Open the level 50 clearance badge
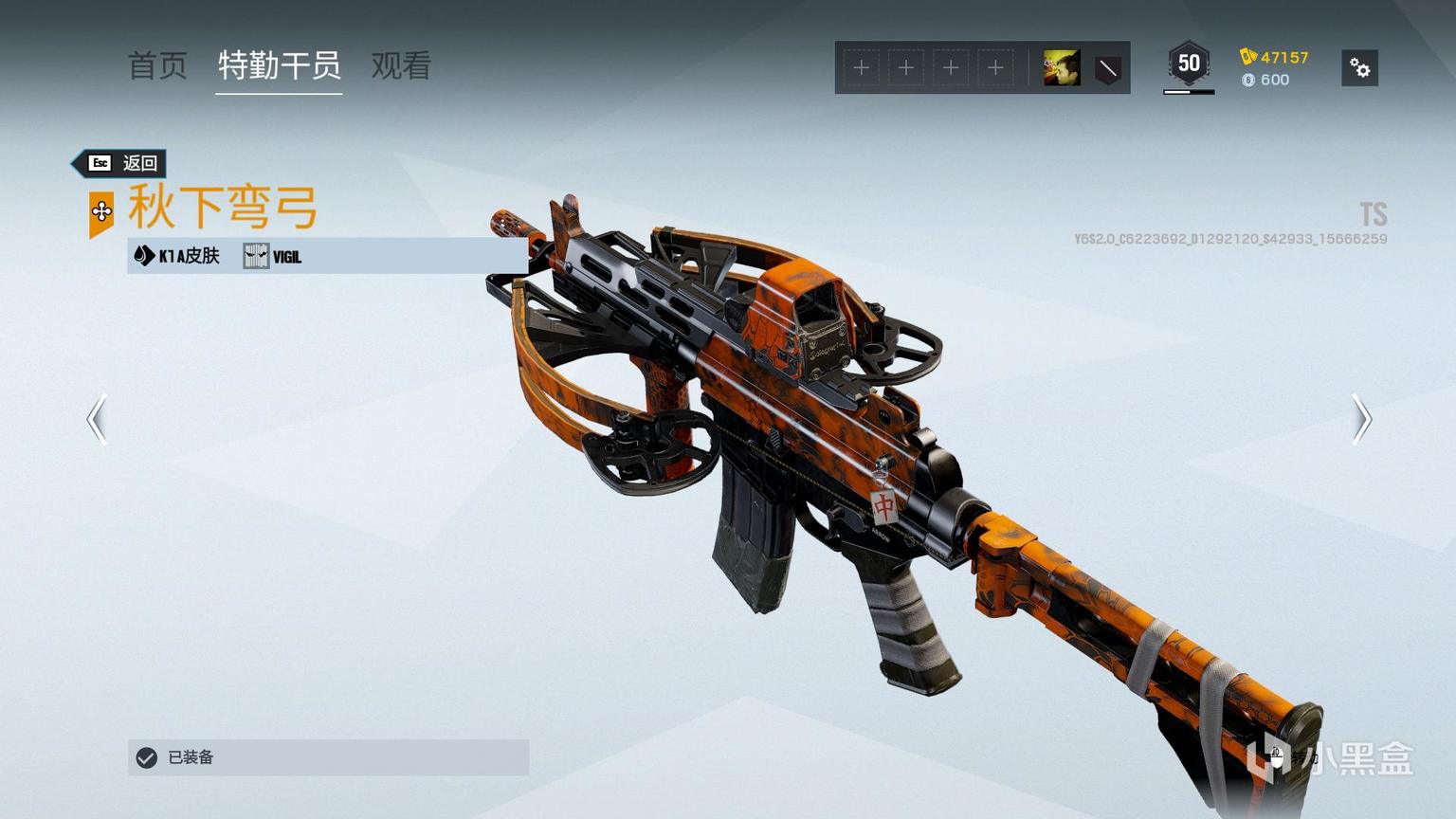Screen dimensions: 1456x819 [1189, 65]
